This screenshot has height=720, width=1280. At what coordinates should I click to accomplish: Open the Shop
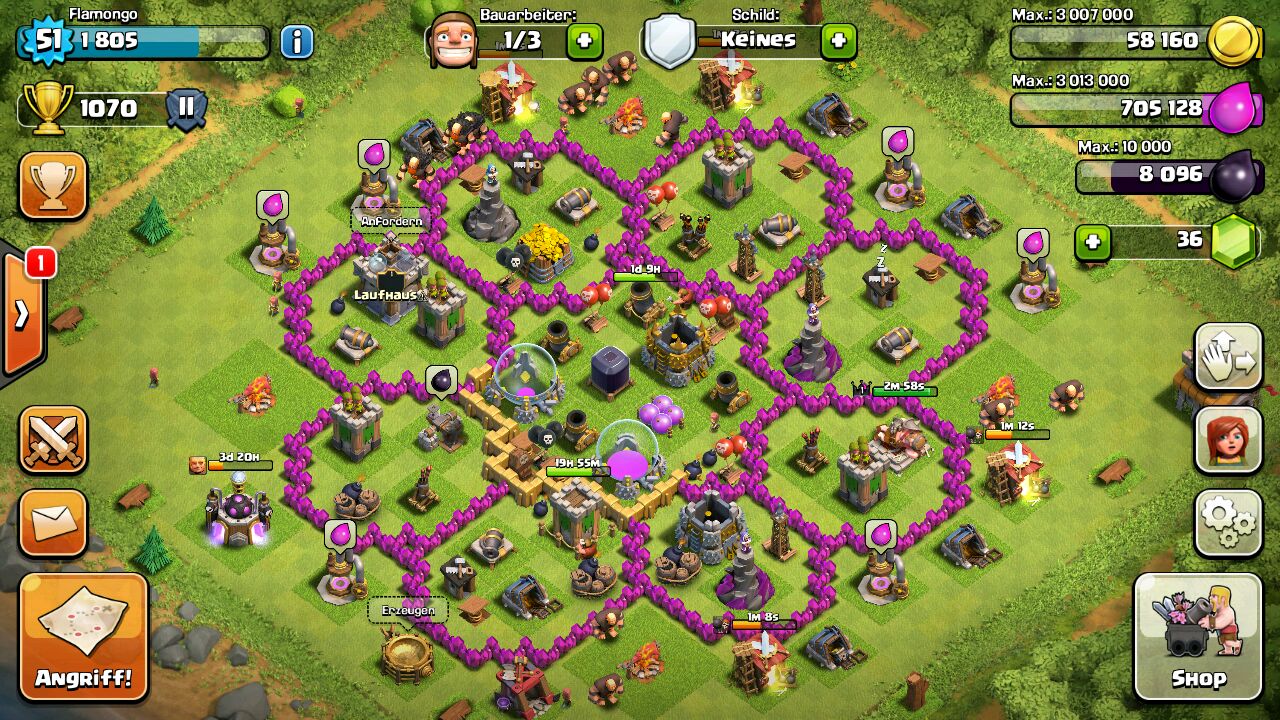pos(1197,637)
